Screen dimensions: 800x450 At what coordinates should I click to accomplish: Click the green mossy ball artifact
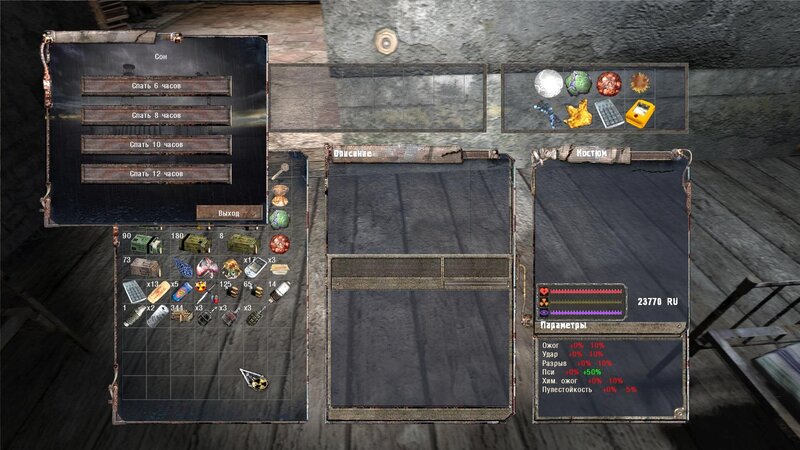click(578, 84)
